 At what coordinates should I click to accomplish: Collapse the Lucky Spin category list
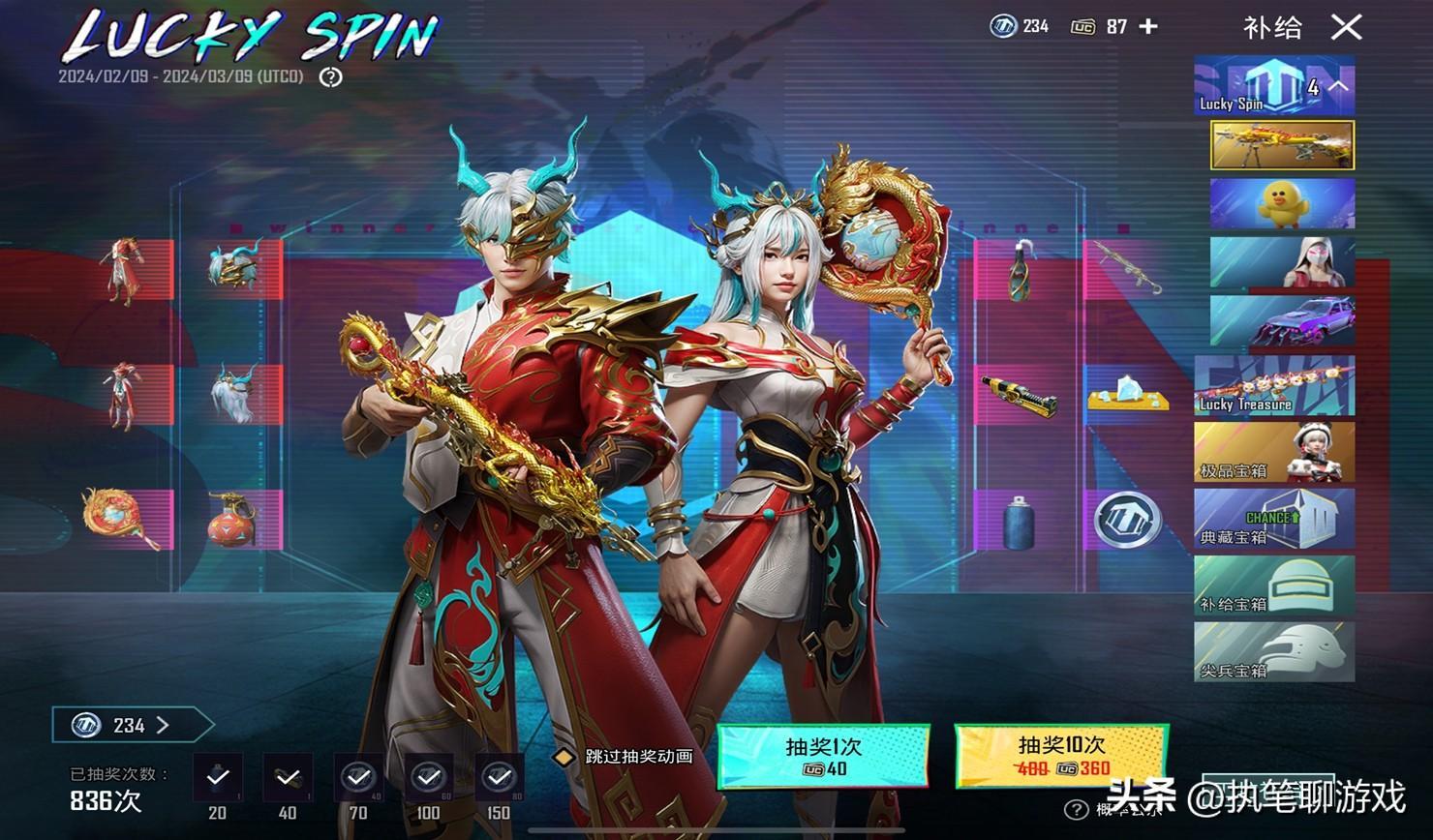click(x=1338, y=86)
